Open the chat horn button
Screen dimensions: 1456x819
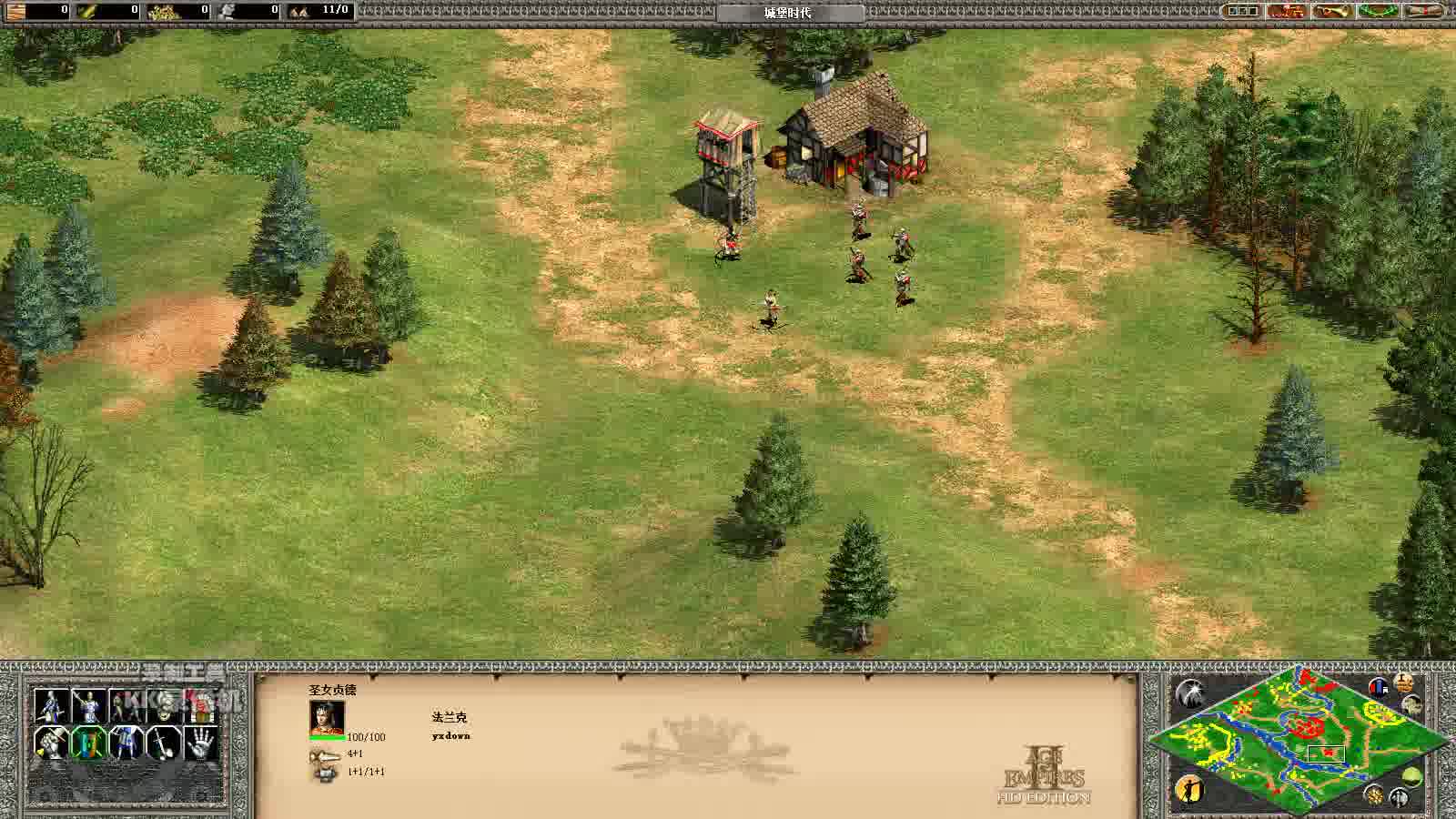click(1333, 11)
